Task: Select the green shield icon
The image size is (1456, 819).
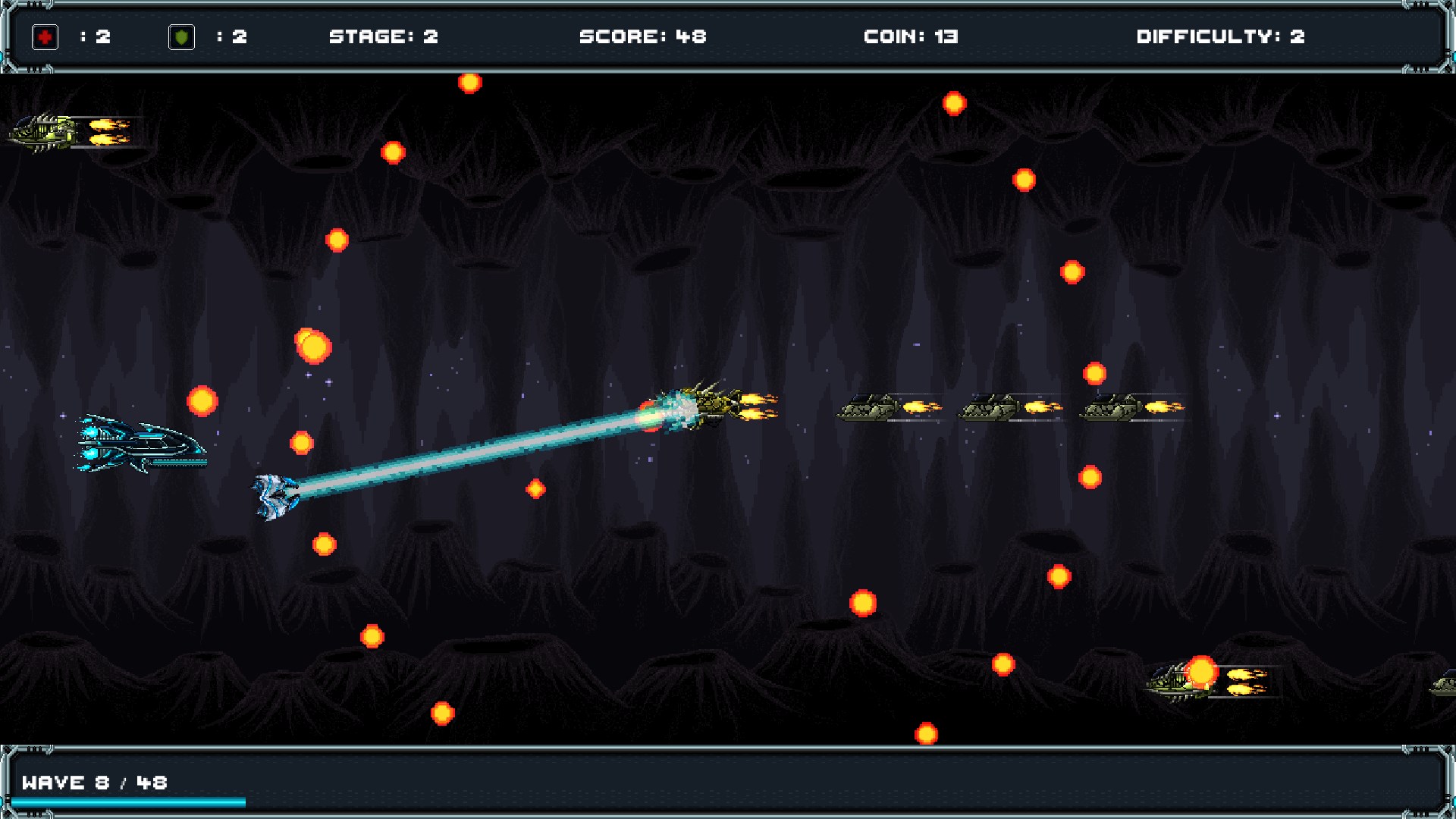Action: click(x=181, y=35)
